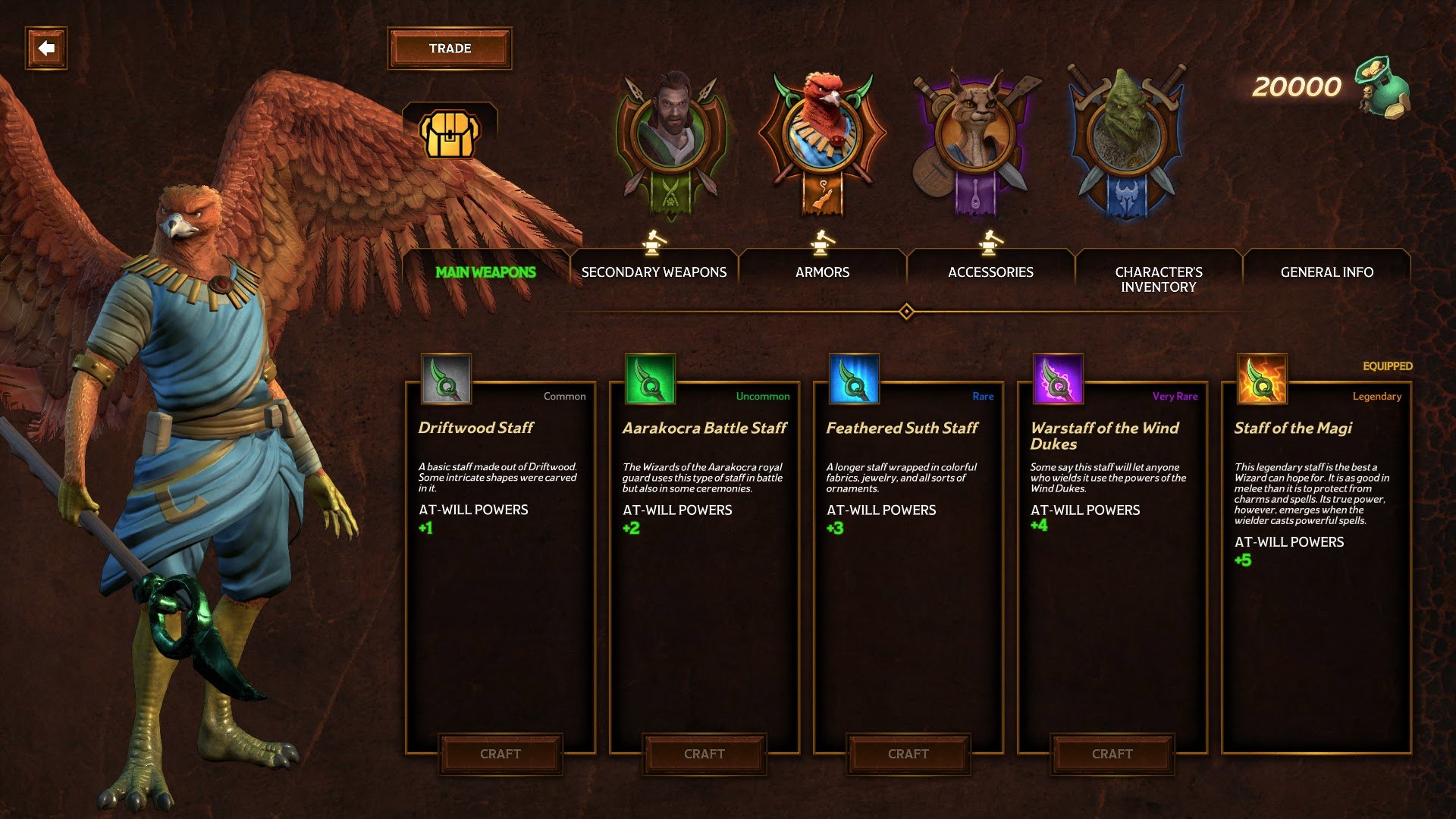Screen dimensions: 1456x819
Task: Switch to the Main Weapons tab
Action: coord(485,272)
